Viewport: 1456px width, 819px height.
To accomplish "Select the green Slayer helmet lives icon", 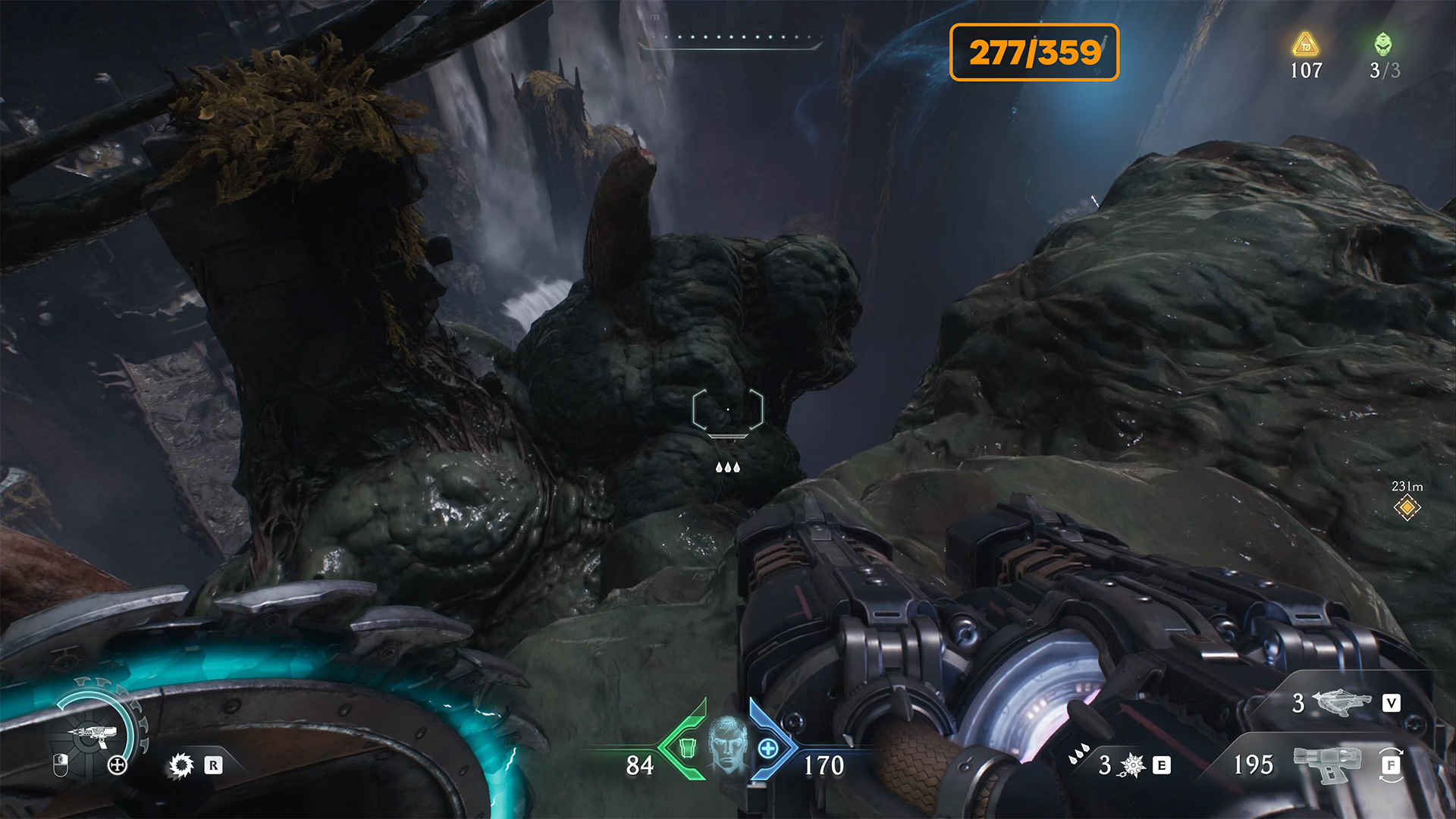I will point(1383,45).
